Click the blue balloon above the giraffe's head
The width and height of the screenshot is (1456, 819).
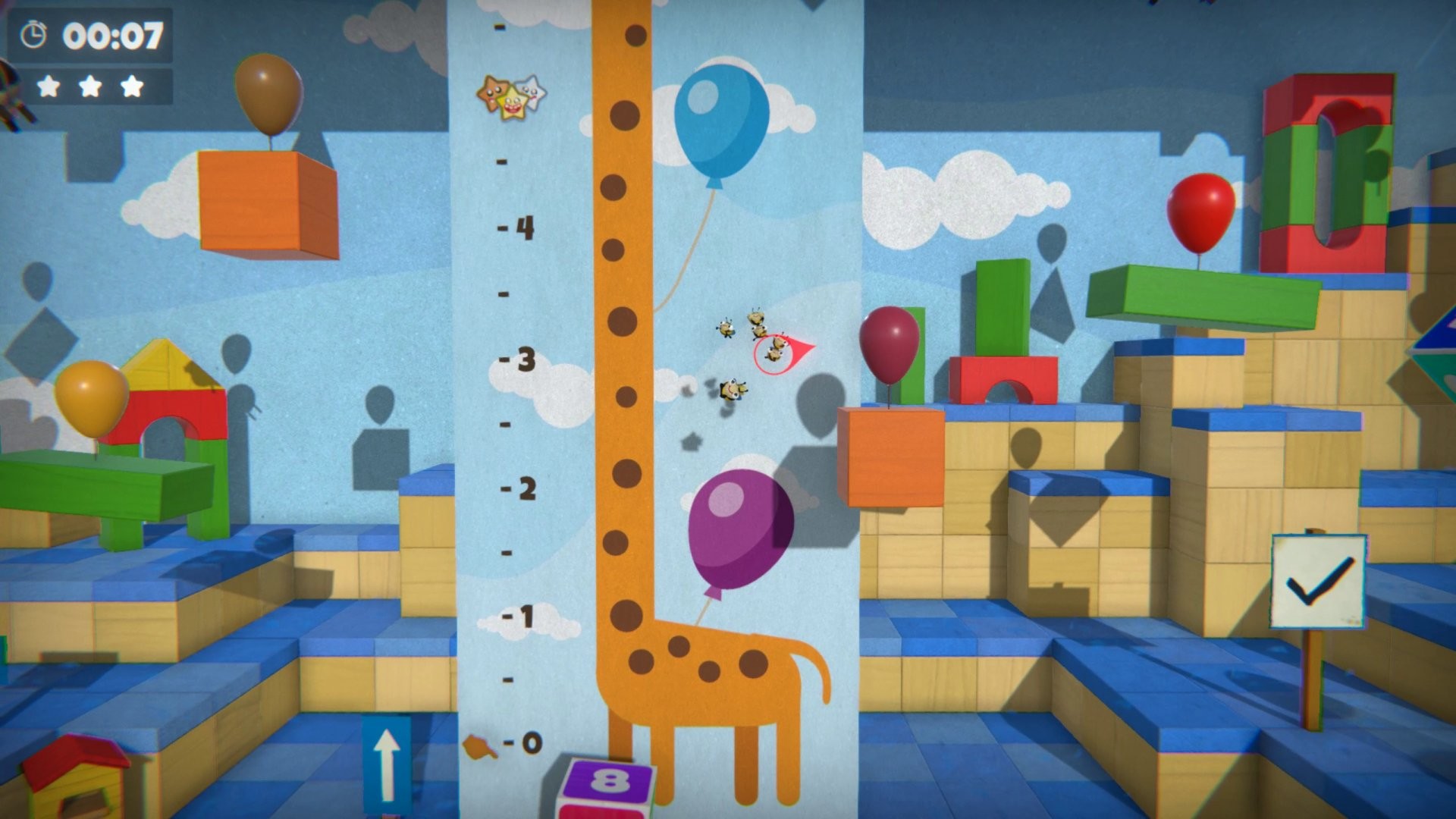tap(723, 121)
